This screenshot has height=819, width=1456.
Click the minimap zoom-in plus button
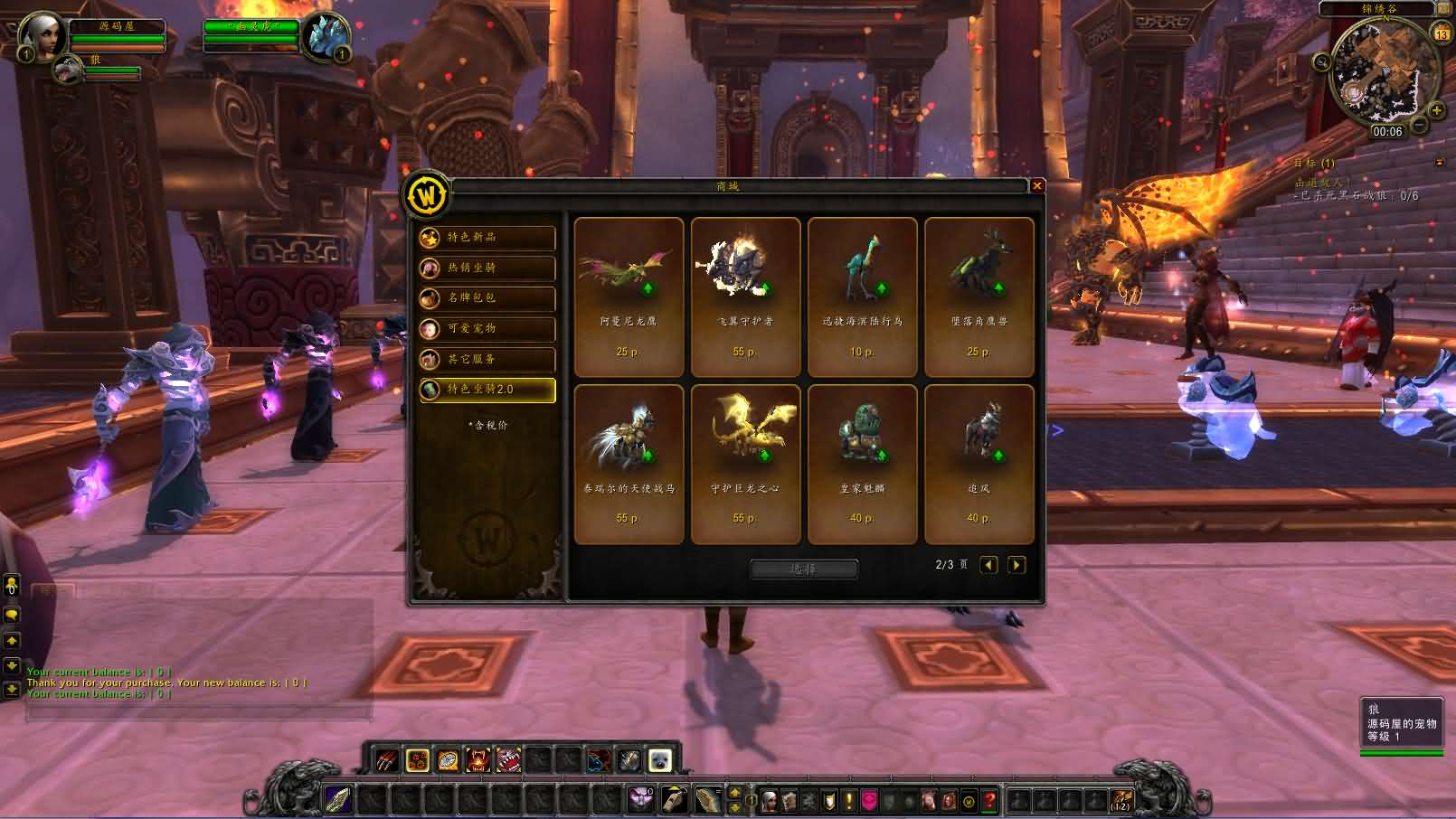click(1437, 110)
